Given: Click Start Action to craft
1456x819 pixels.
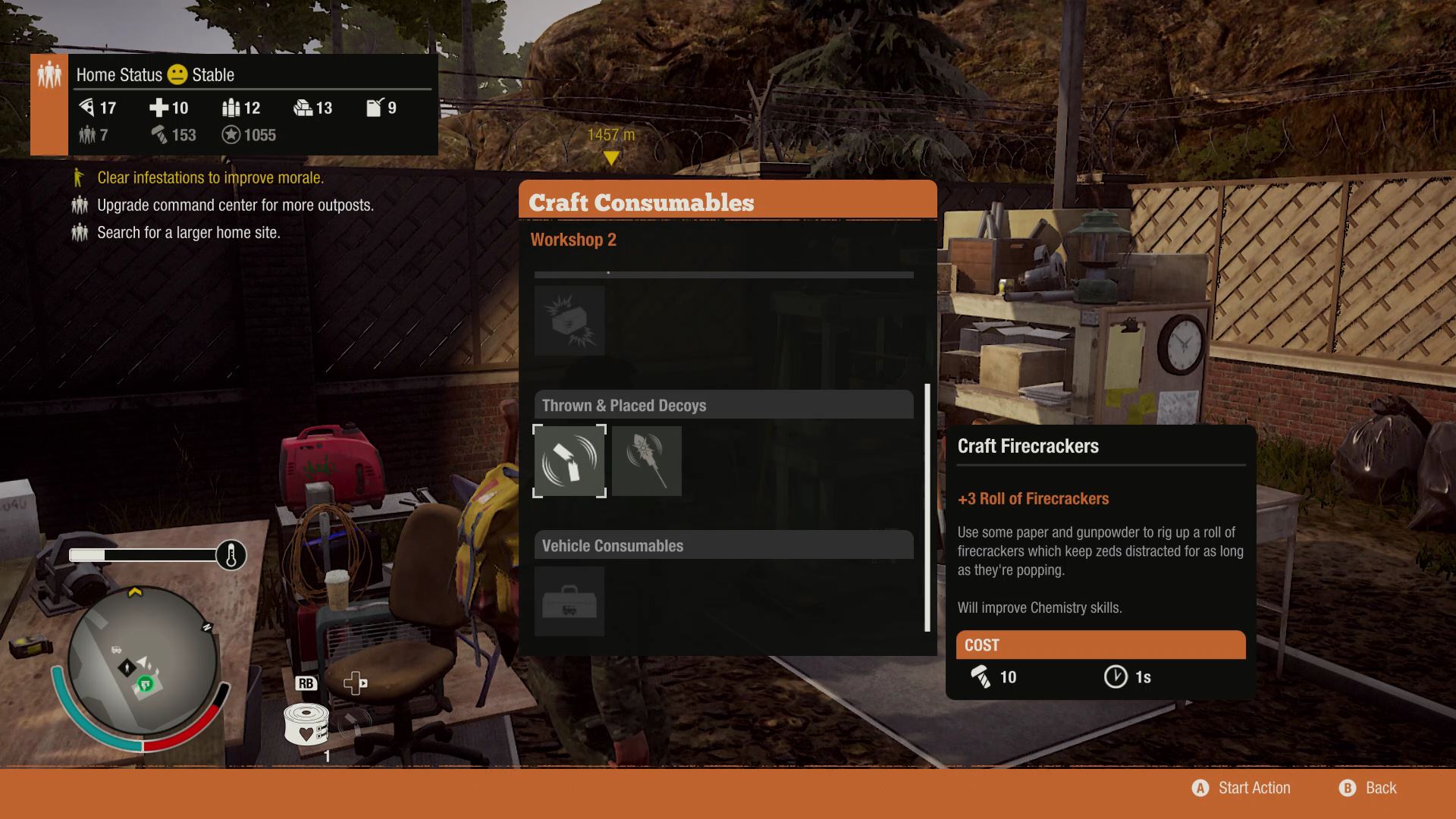Looking at the screenshot, I should tap(1241, 788).
